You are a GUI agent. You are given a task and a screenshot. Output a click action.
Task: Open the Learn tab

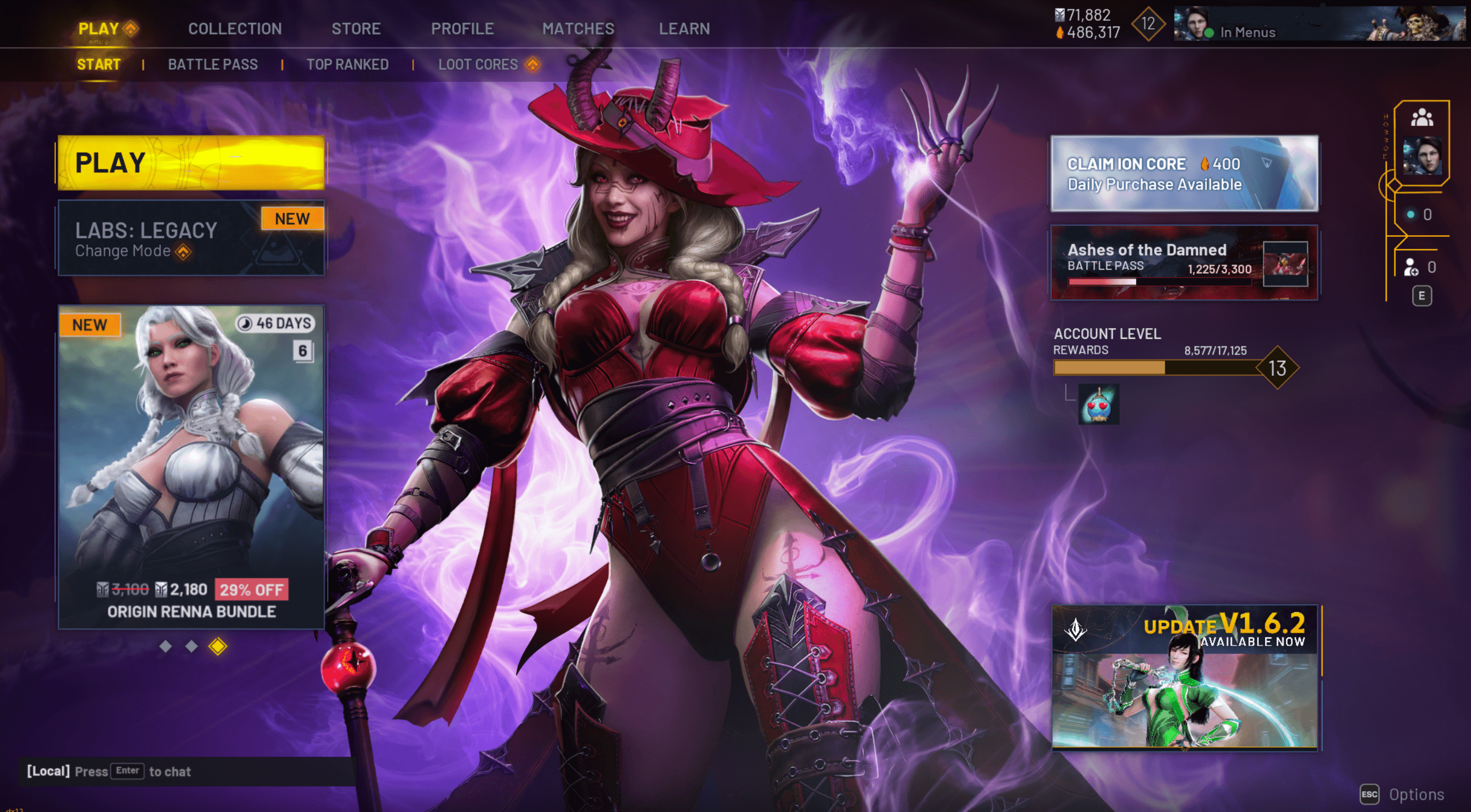(x=684, y=29)
